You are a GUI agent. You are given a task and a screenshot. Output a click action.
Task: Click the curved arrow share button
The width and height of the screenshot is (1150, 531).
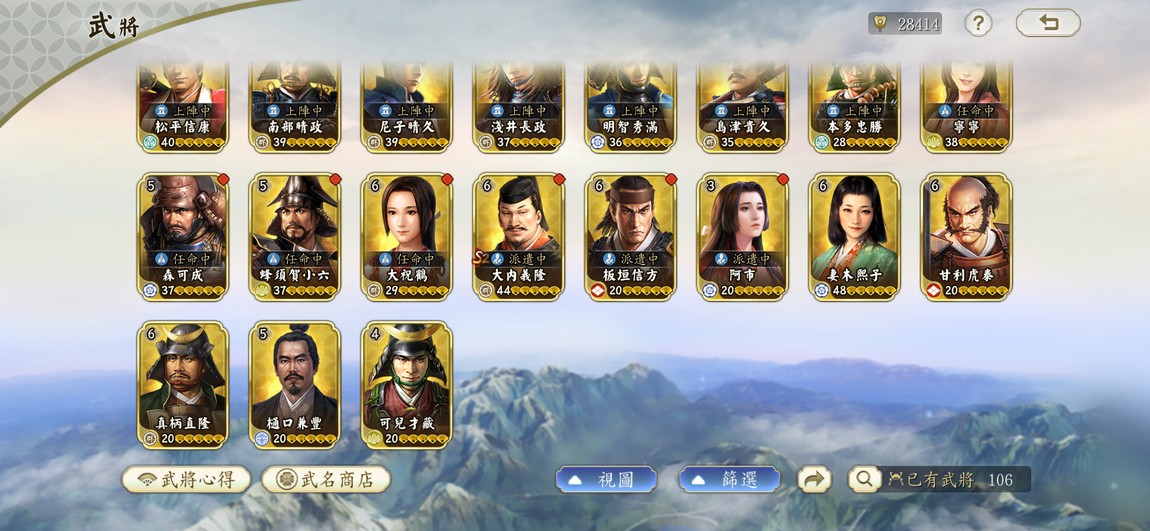(814, 479)
